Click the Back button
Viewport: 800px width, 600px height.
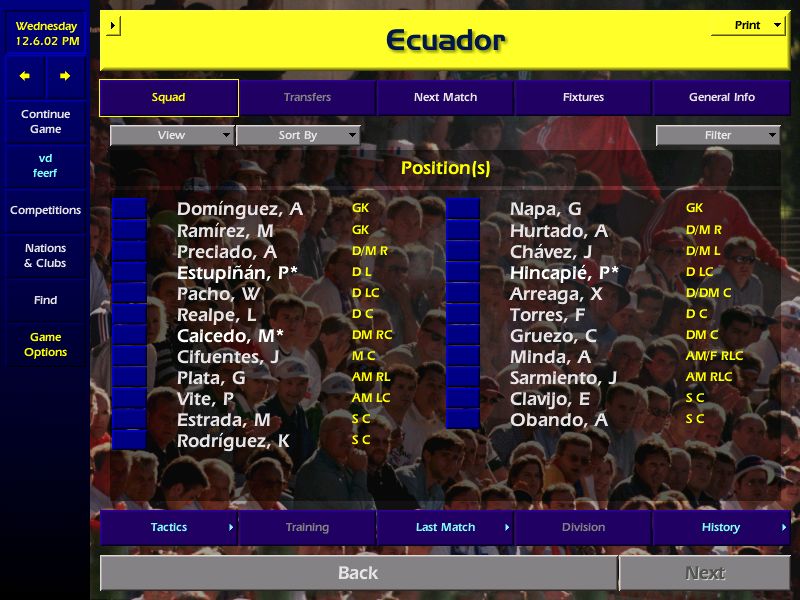(358, 573)
